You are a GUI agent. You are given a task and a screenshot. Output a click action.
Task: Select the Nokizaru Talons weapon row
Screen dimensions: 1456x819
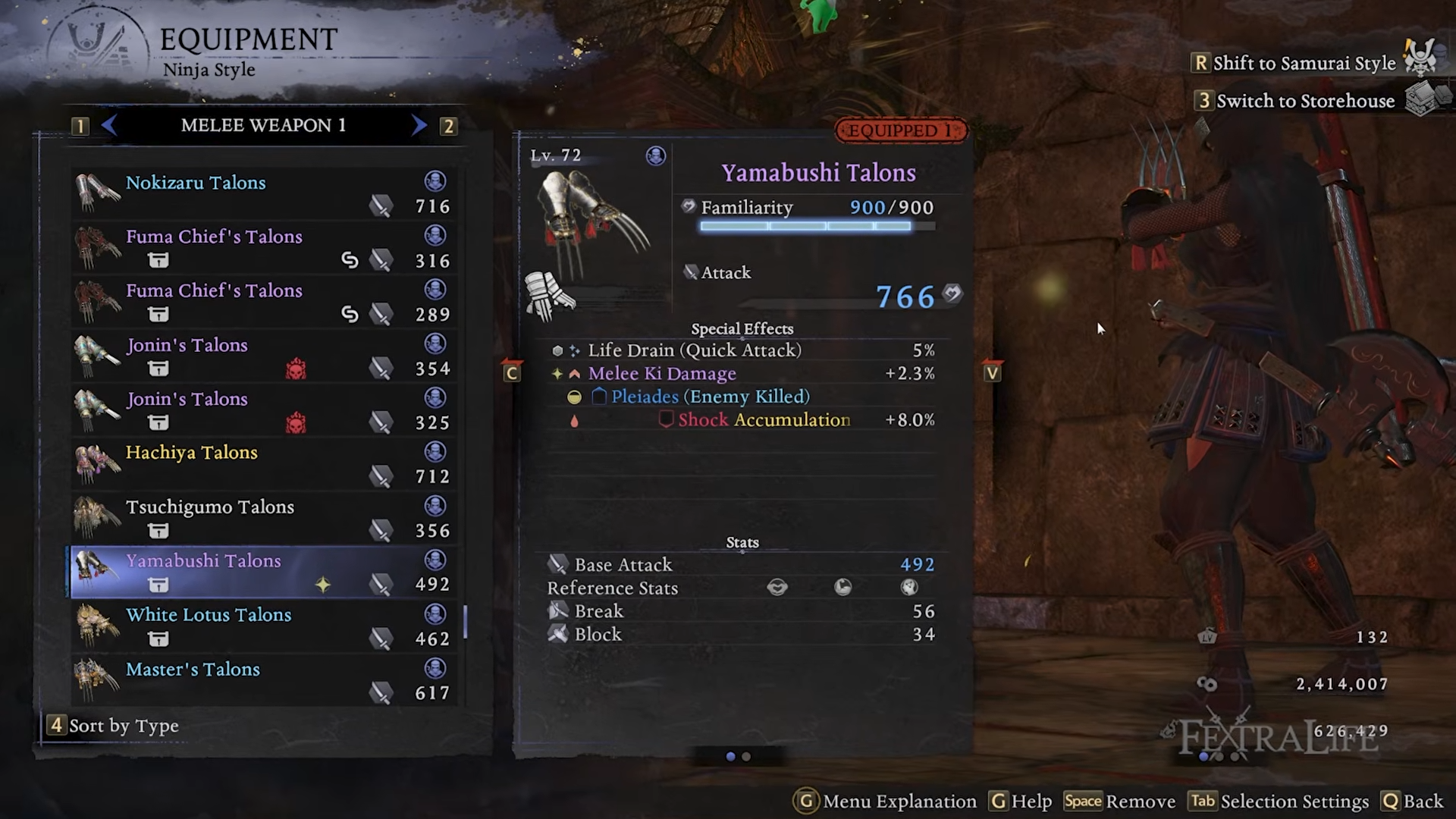pos(264,193)
